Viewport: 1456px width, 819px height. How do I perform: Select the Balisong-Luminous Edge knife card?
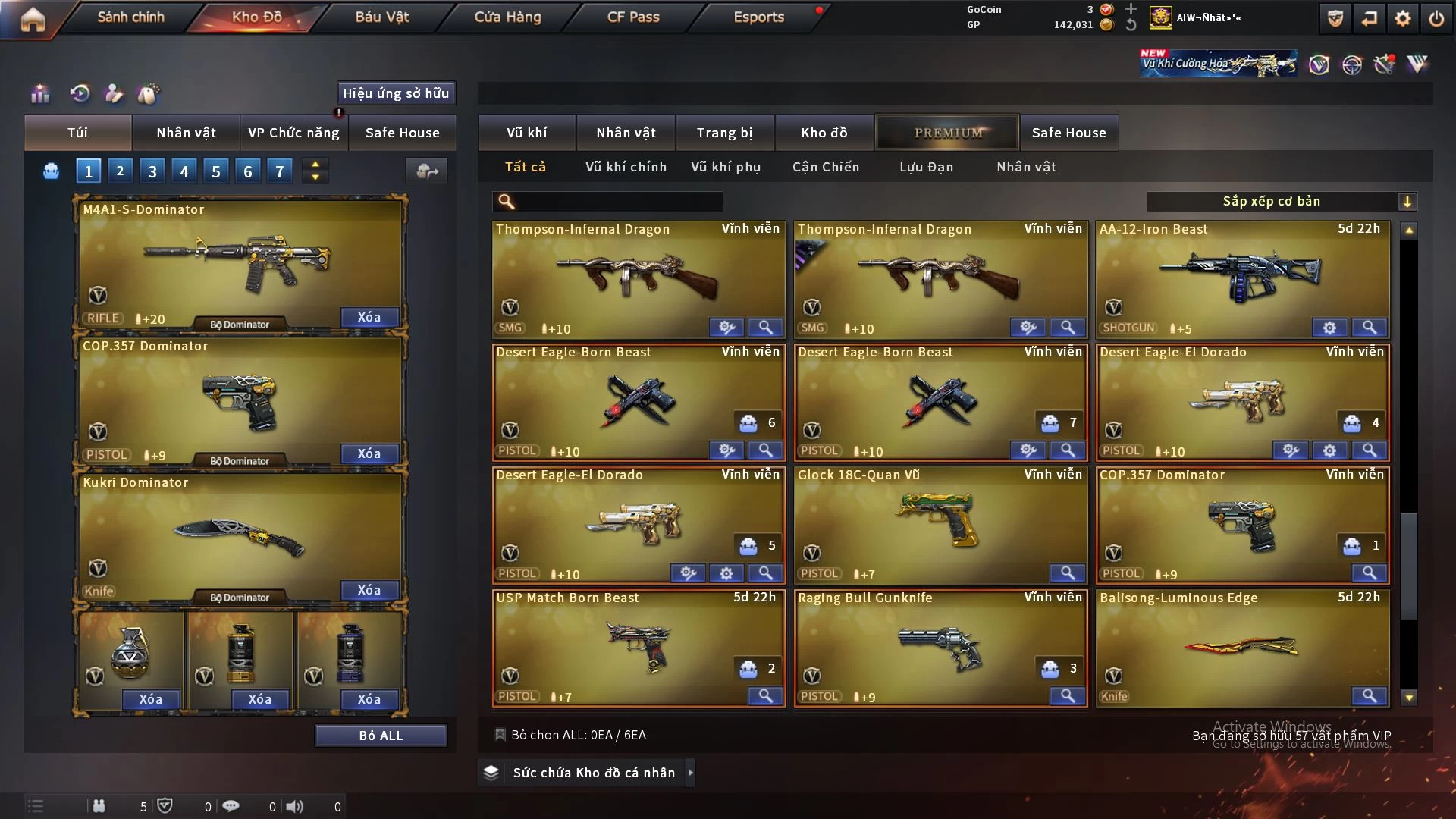point(1242,645)
